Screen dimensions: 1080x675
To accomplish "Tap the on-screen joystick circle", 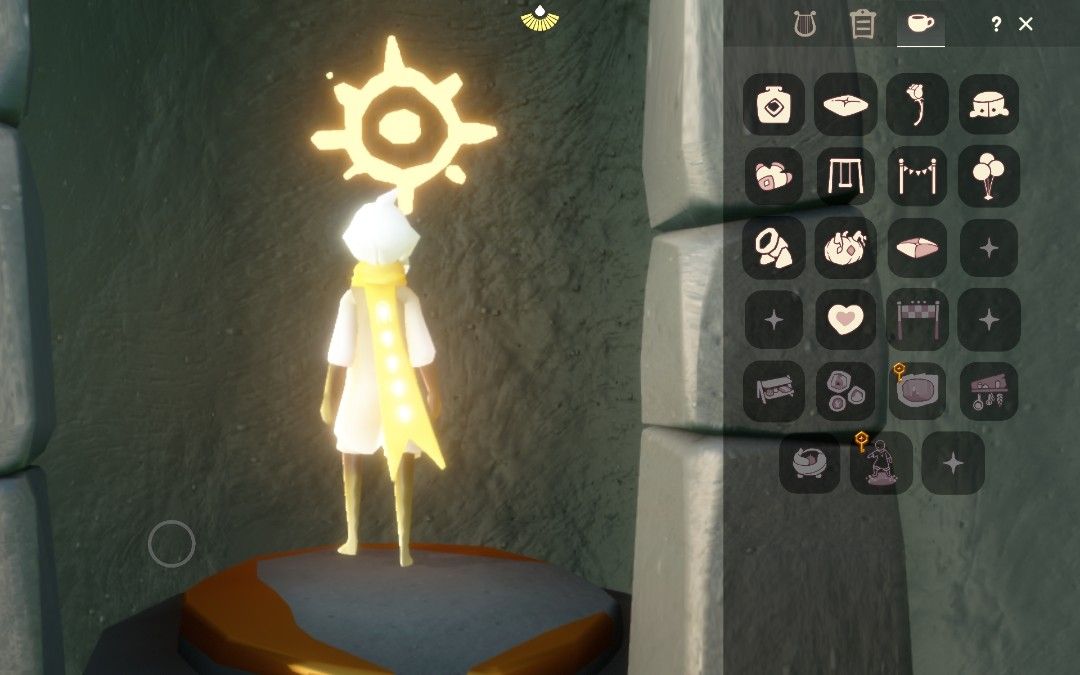I will (171, 544).
